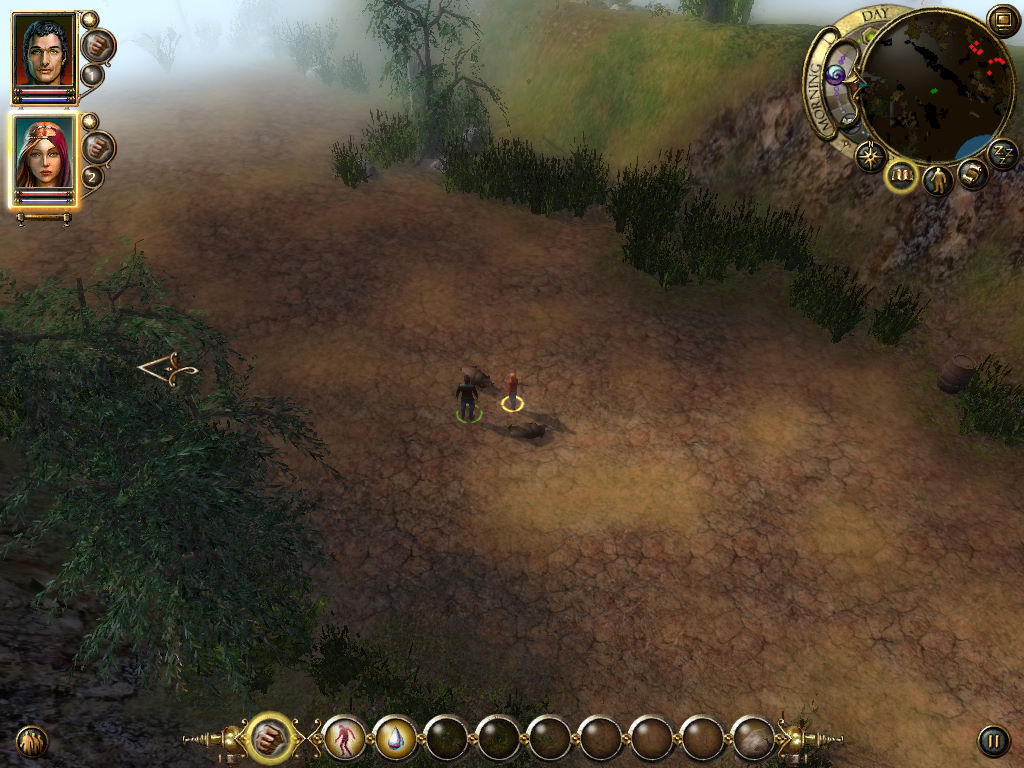
Task: Click the number 1 badge by the man's portrait
Action: (x=92, y=75)
